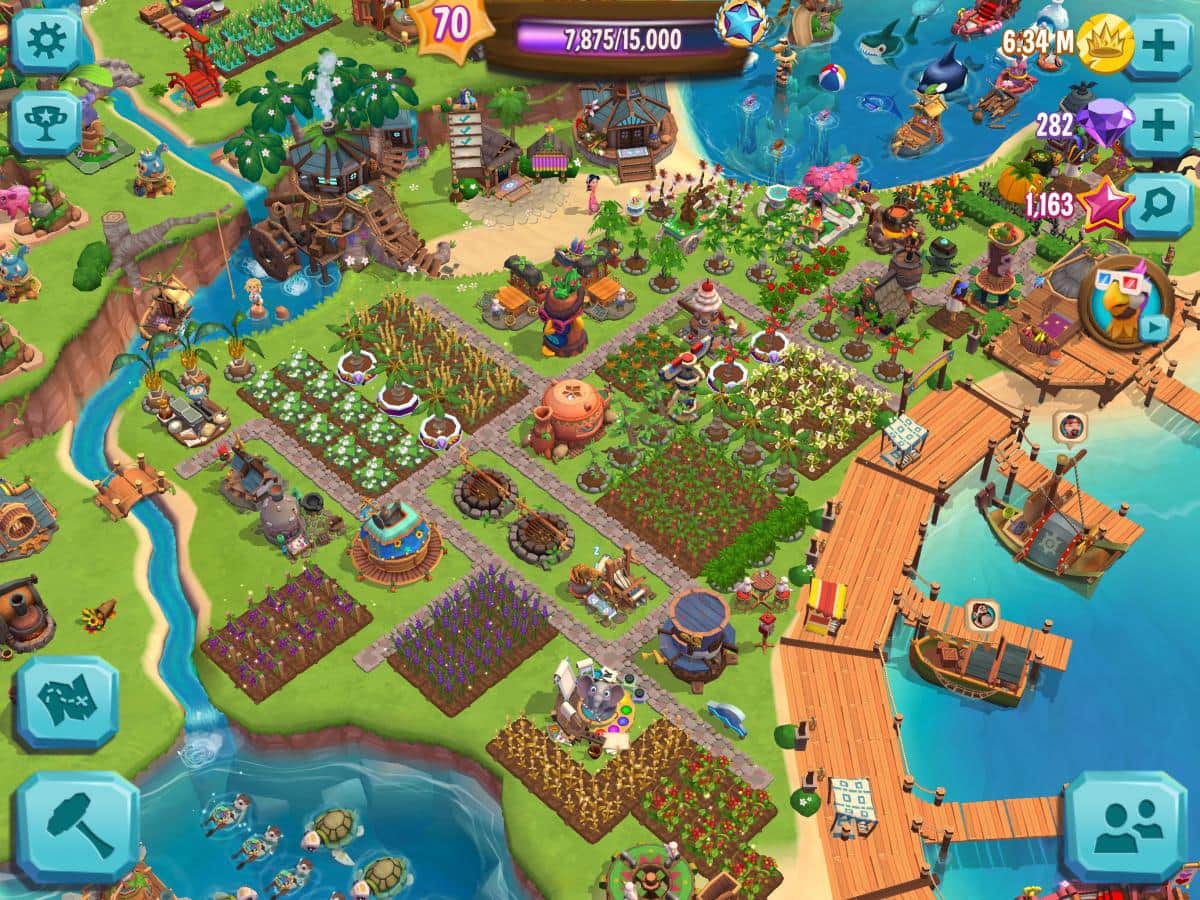This screenshot has height=900, width=1200.
Task: Open the friends list button
Action: click(1126, 825)
